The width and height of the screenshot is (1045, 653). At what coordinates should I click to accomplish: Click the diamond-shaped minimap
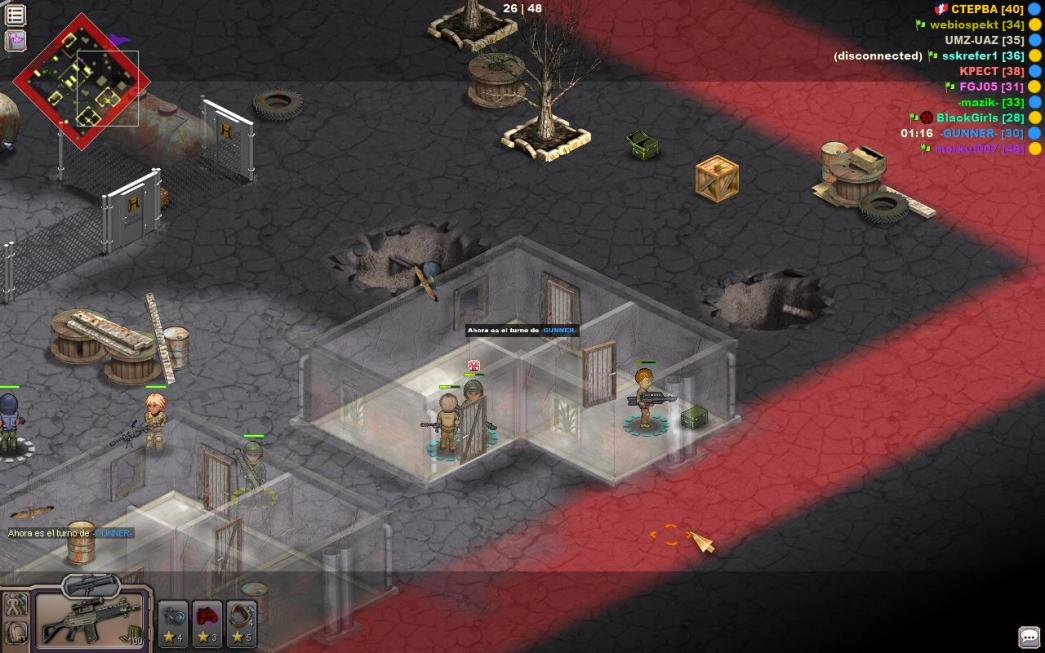pos(80,82)
